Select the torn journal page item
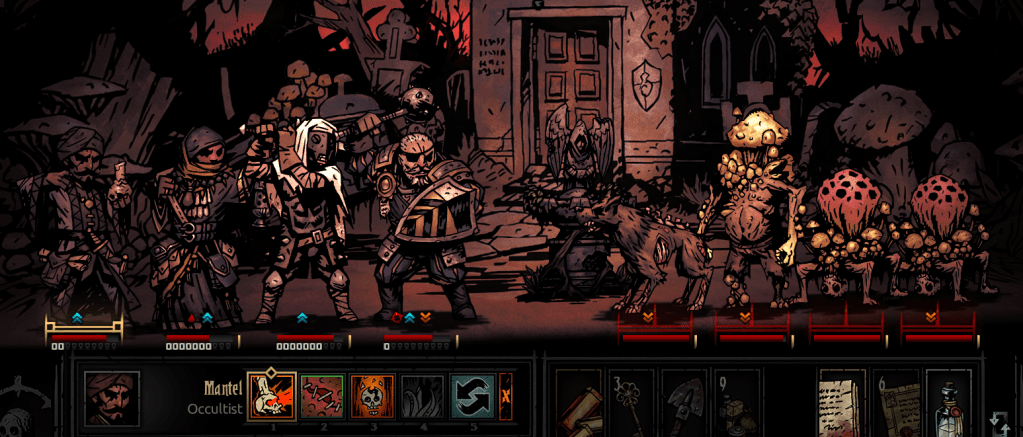1023x437 pixels. tap(842, 405)
